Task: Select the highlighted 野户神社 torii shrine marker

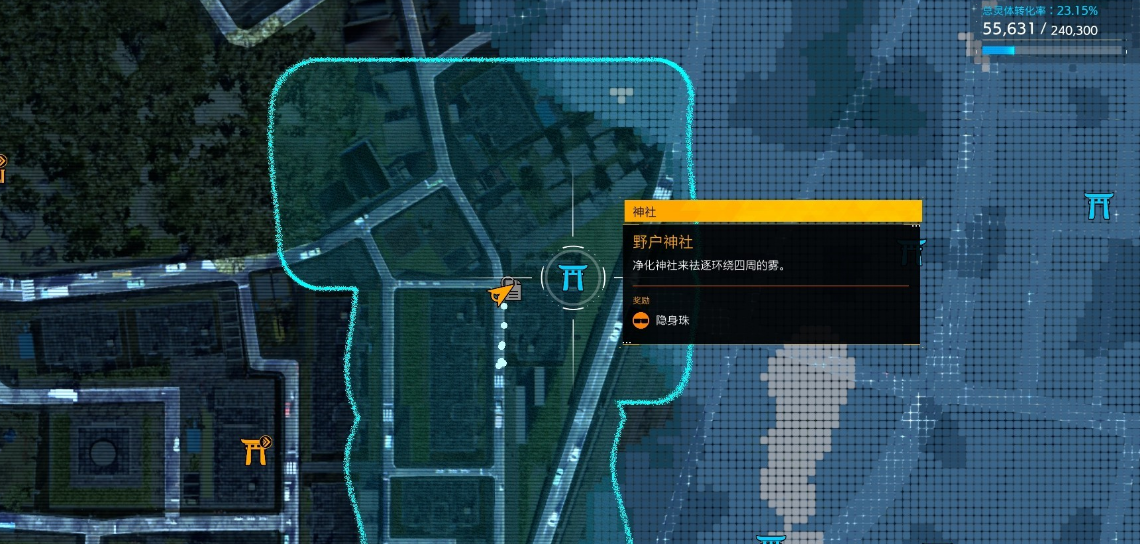Action: click(573, 277)
